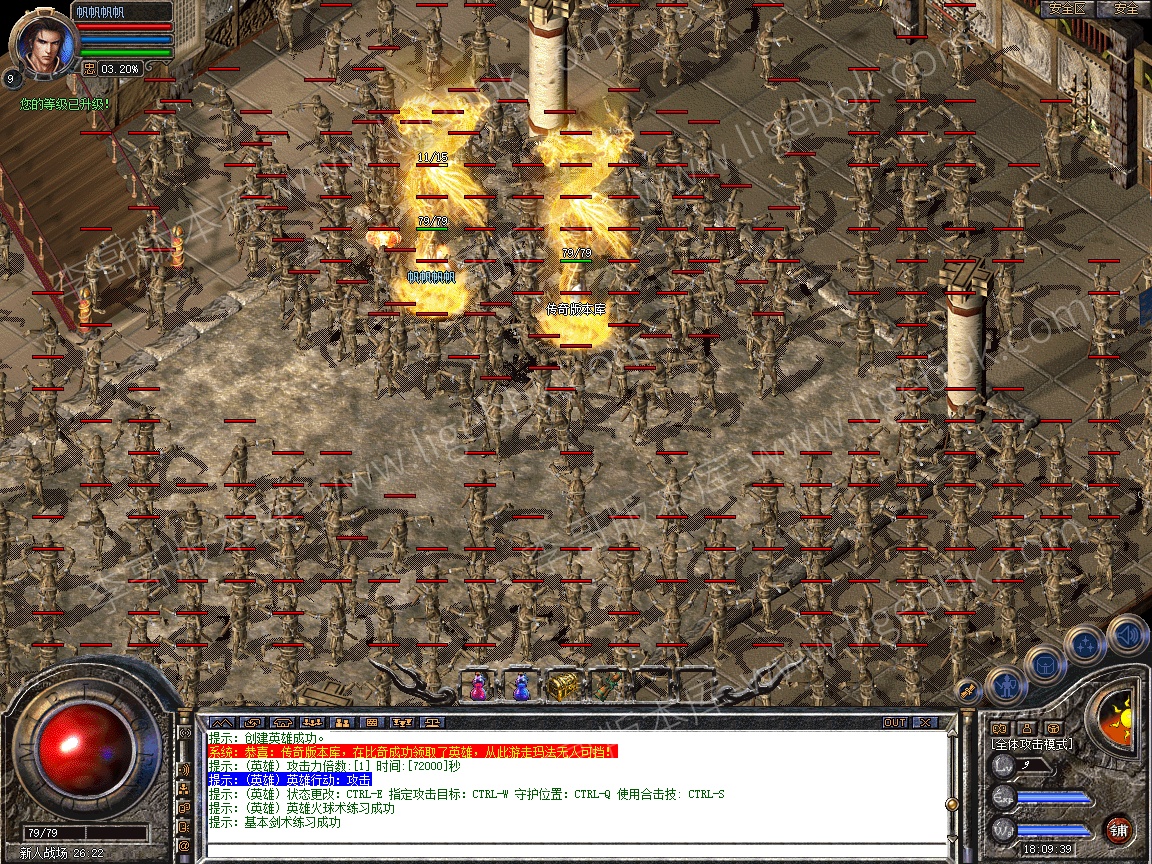This screenshot has height=864, width=1152.
Task: Toggle the 全体攻击模式 attack mode label
Action: coord(1031,744)
